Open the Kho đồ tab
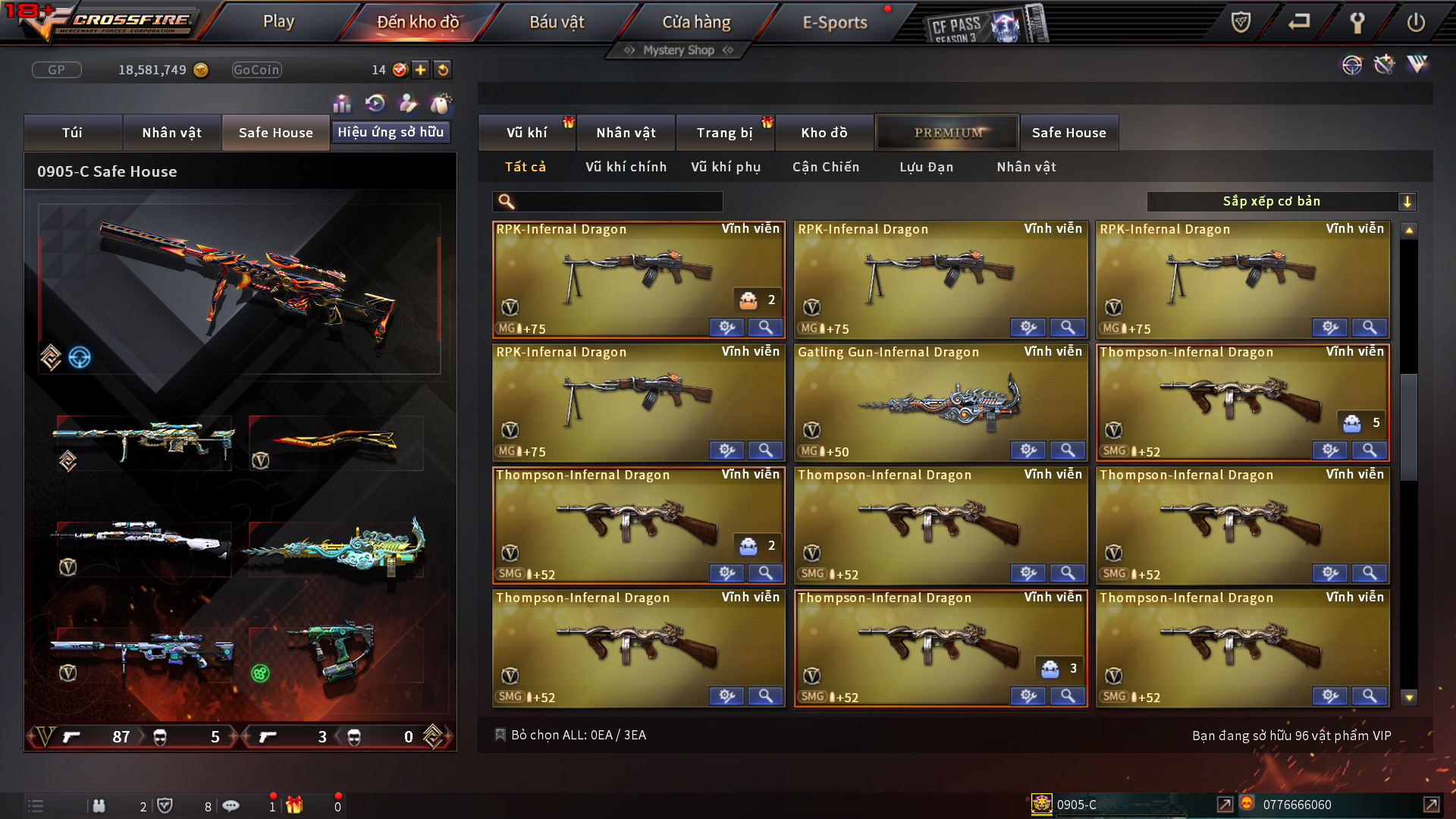1456x819 pixels. click(824, 133)
